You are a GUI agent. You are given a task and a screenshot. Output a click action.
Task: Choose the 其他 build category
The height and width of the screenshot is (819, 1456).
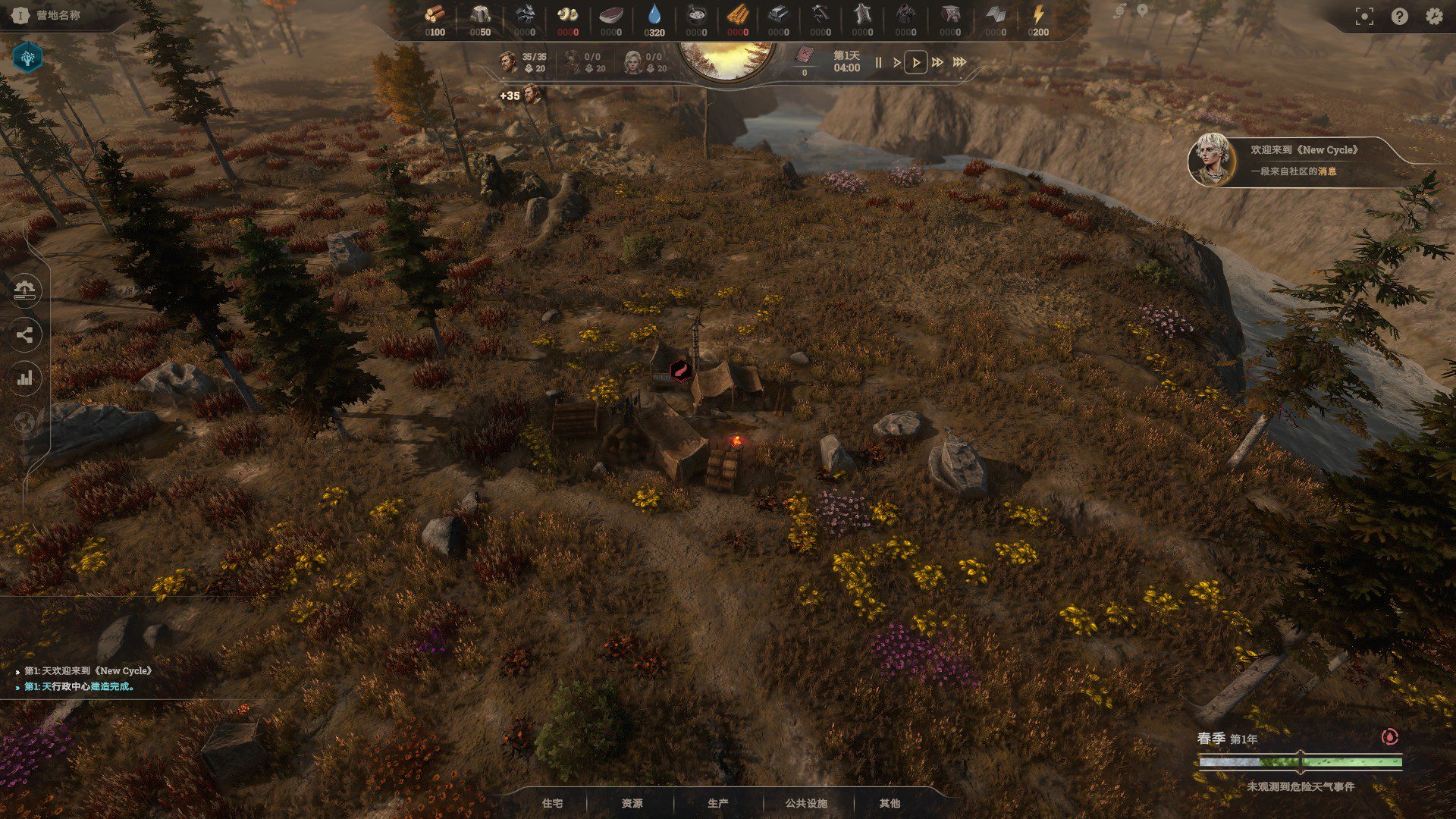pyautogui.click(x=890, y=803)
